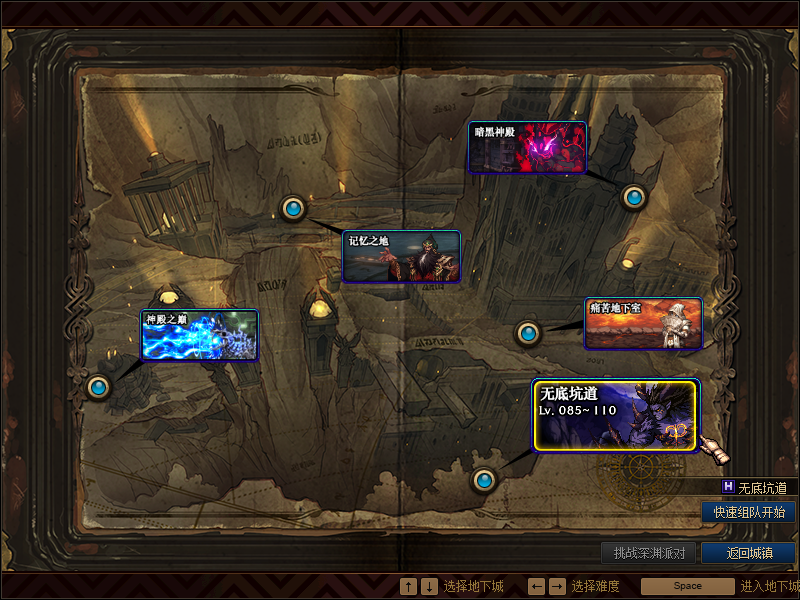Screen dimensions: 800x600
Task: Choose the 记忆之地 dungeon card
Action: (x=401, y=257)
